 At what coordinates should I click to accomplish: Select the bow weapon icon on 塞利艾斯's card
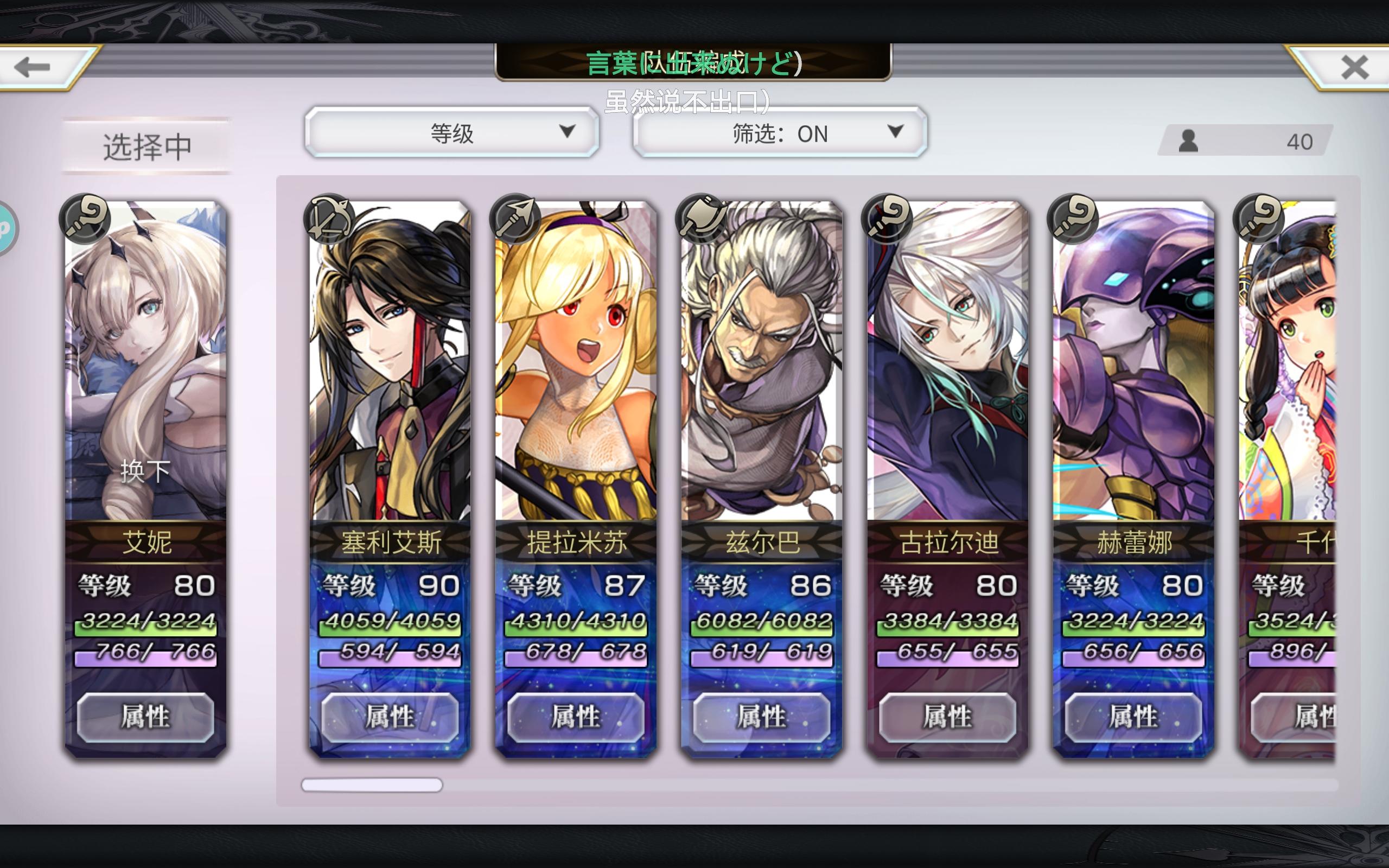click(x=329, y=221)
